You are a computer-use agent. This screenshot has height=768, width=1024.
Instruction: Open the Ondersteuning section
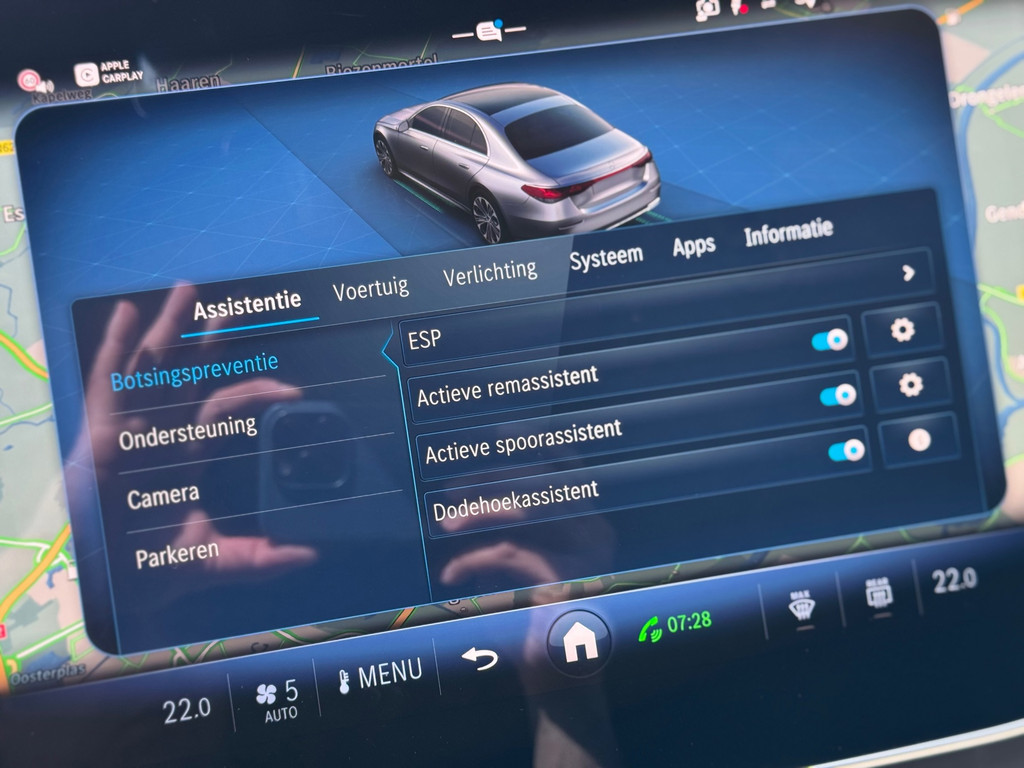click(187, 432)
